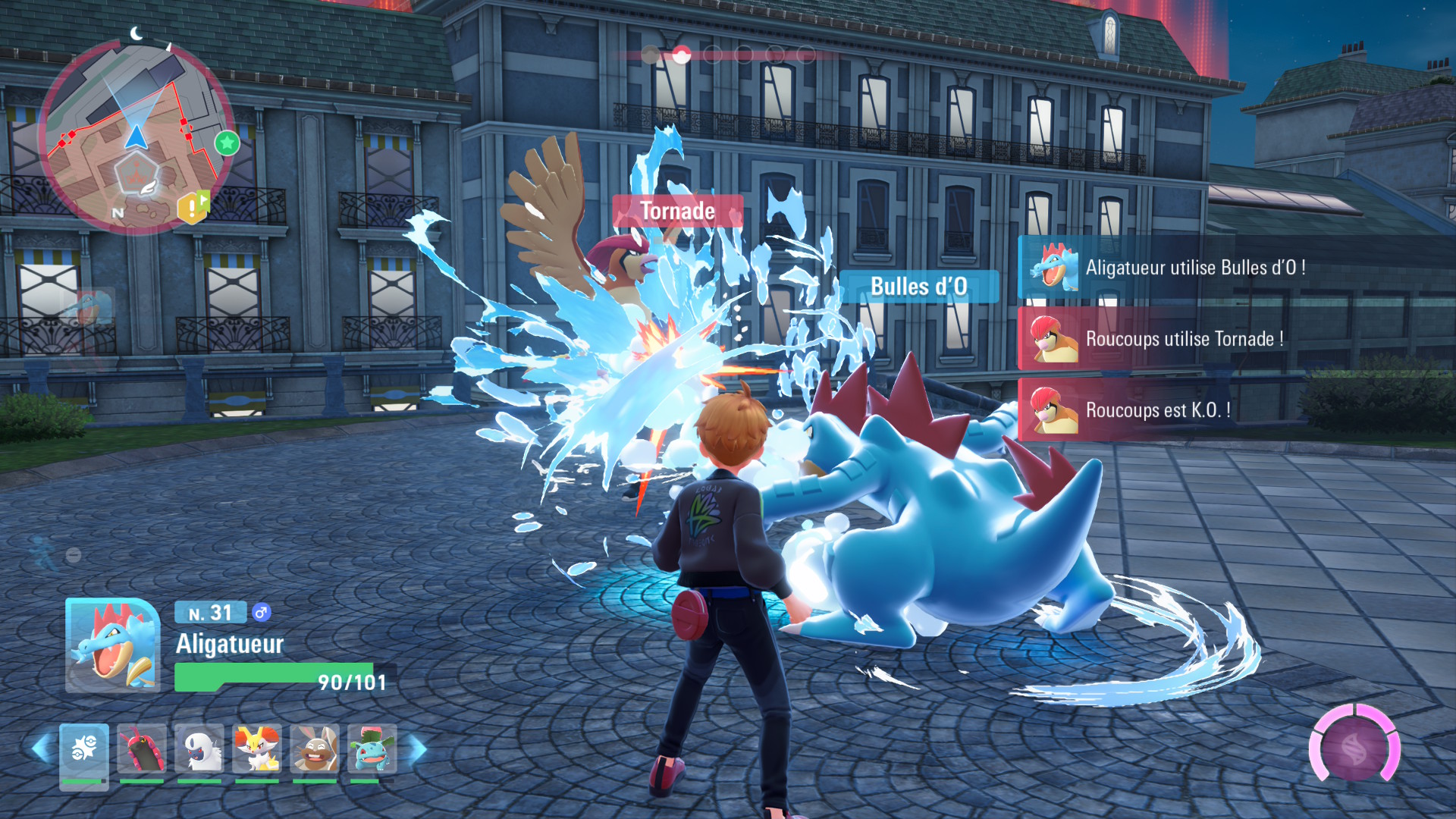Click the left arrow of party bar
The image size is (1456, 819).
point(42,749)
